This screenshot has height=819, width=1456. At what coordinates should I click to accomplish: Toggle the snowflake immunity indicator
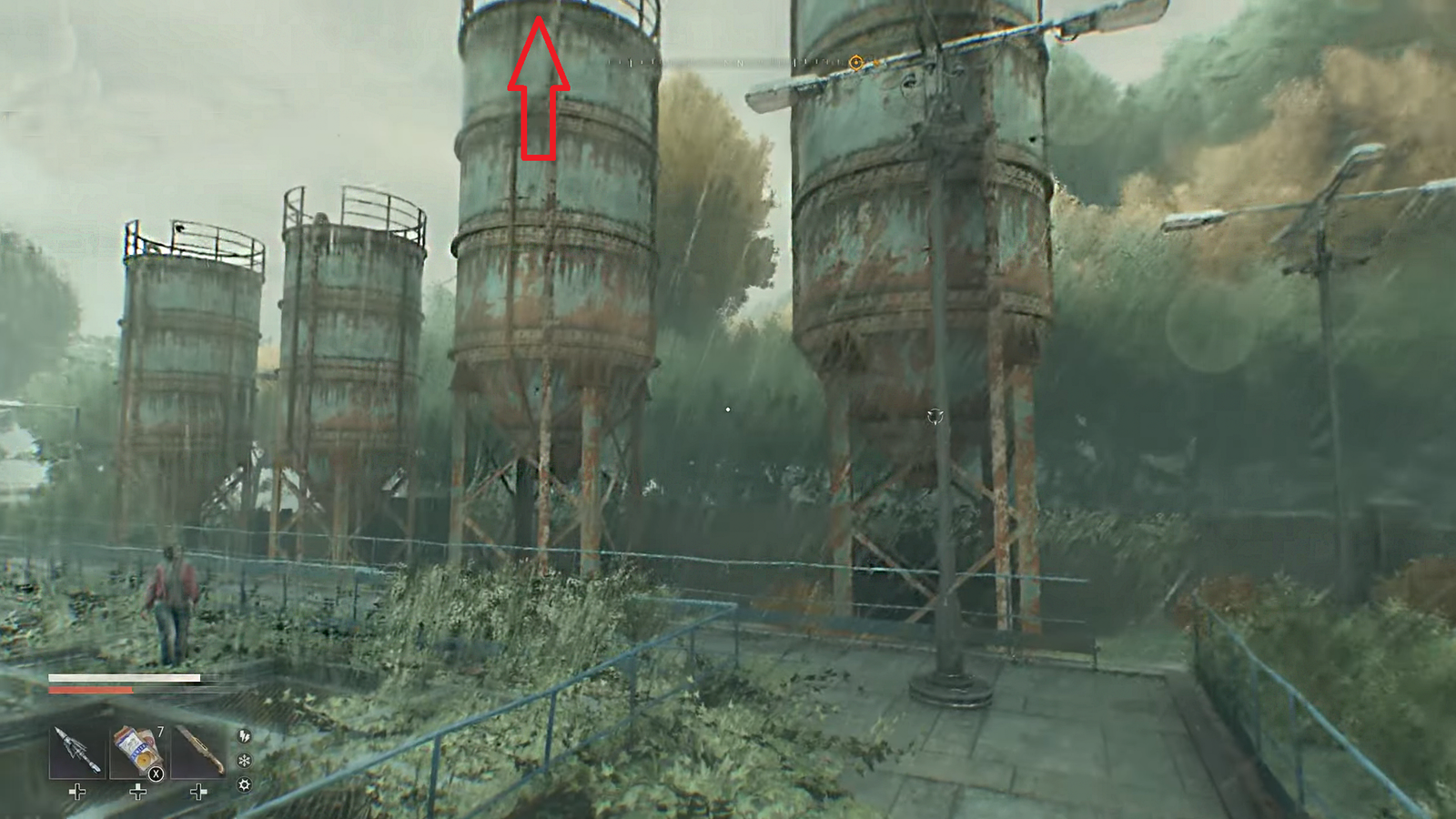pyautogui.click(x=246, y=760)
